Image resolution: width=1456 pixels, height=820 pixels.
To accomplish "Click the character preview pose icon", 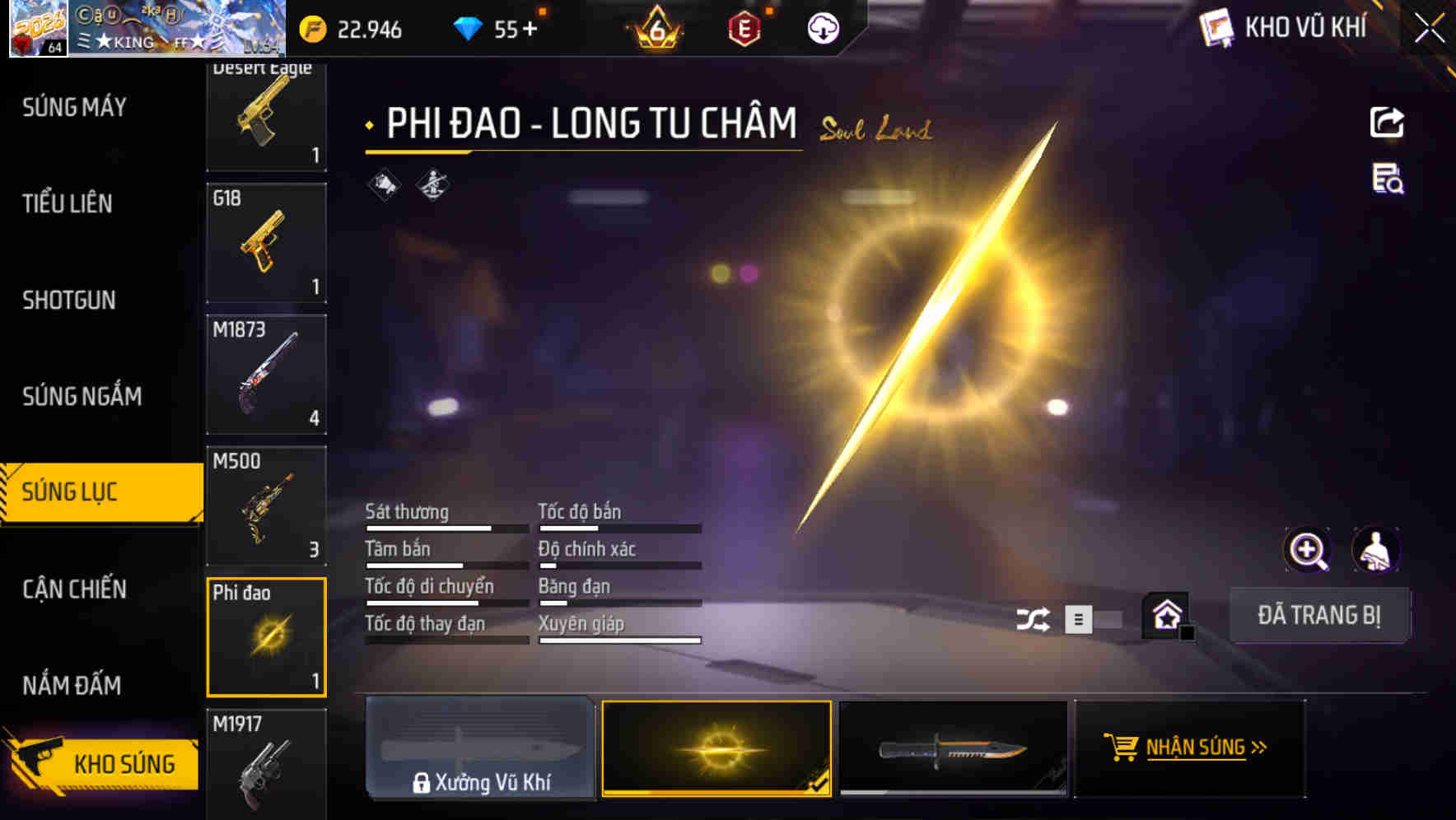I will click(x=1378, y=550).
